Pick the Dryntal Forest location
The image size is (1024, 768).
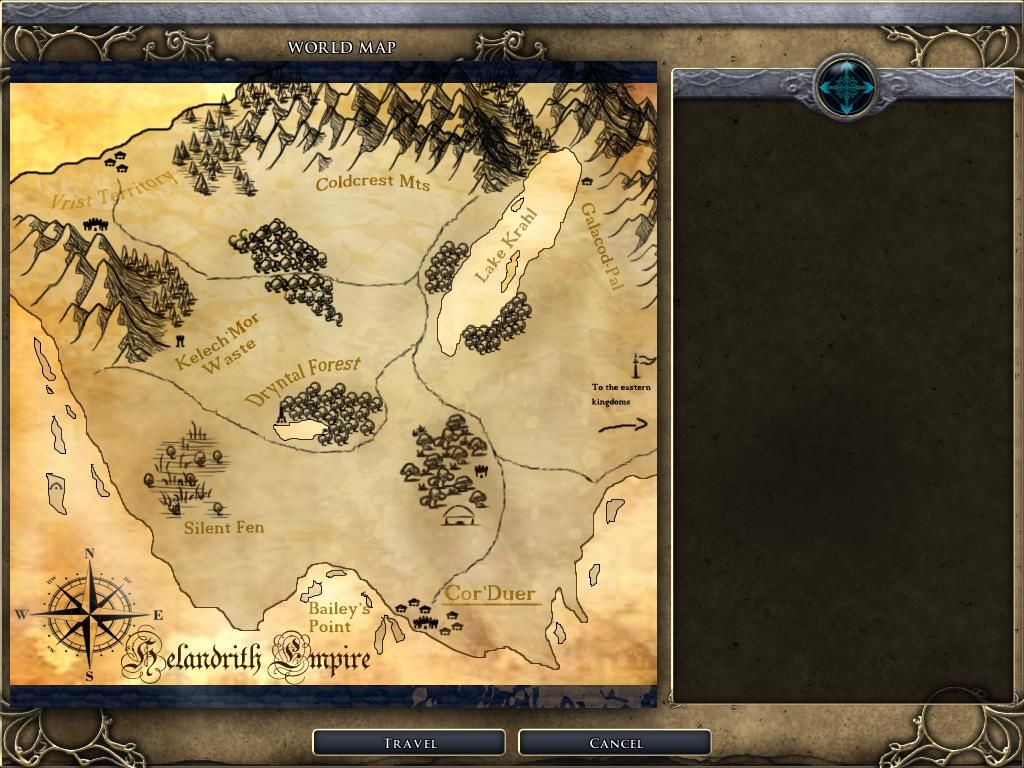pyautogui.click(x=303, y=380)
